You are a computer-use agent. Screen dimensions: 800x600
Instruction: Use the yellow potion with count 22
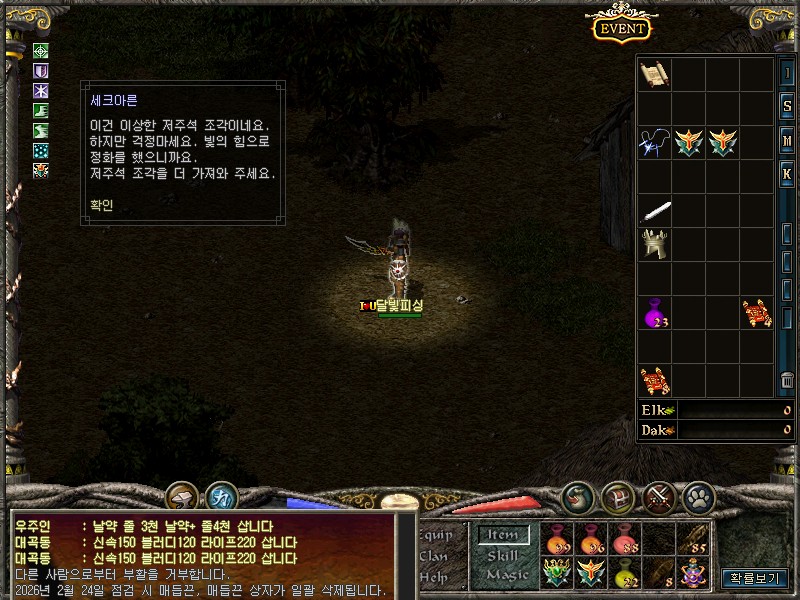click(x=626, y=573)
